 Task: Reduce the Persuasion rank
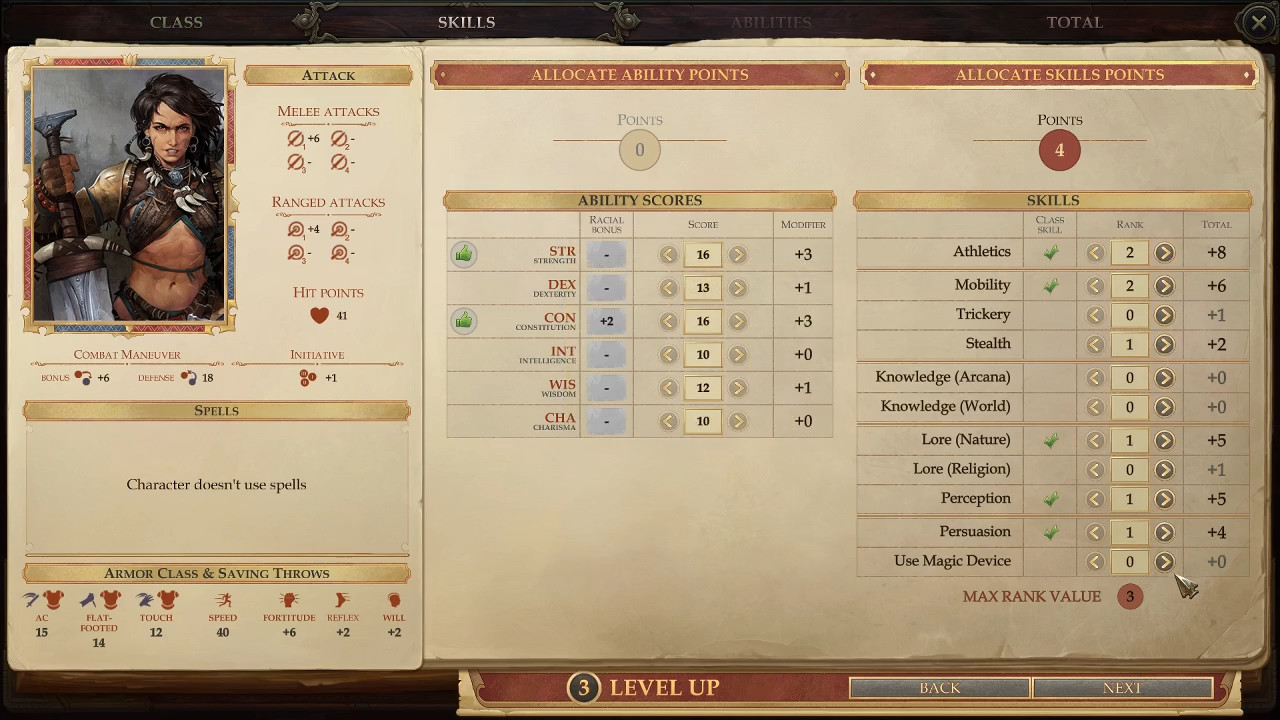coord(1095,533)
